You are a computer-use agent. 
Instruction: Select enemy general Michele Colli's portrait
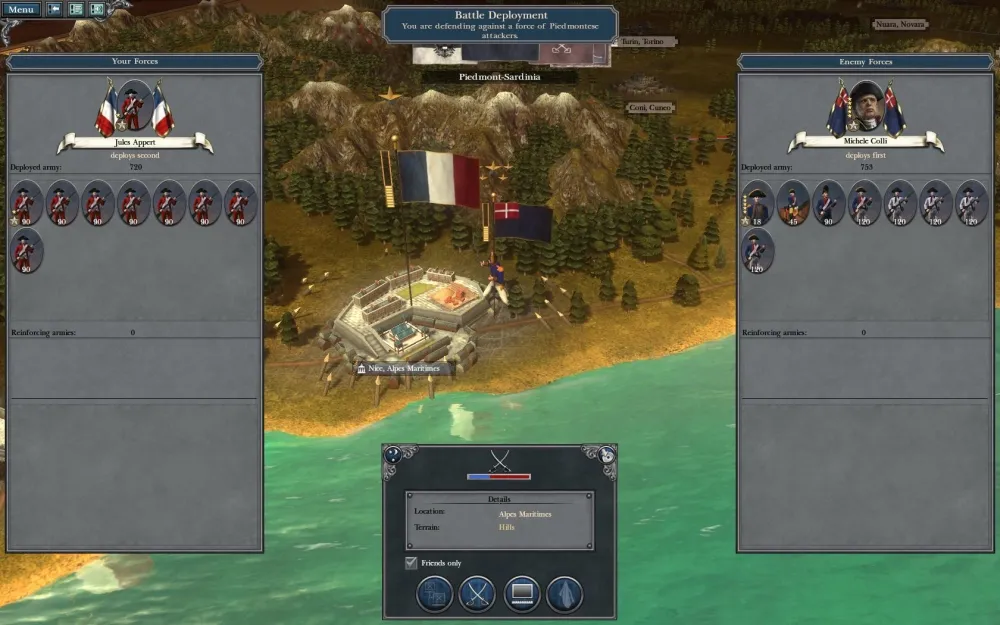[x=866, y=107]
